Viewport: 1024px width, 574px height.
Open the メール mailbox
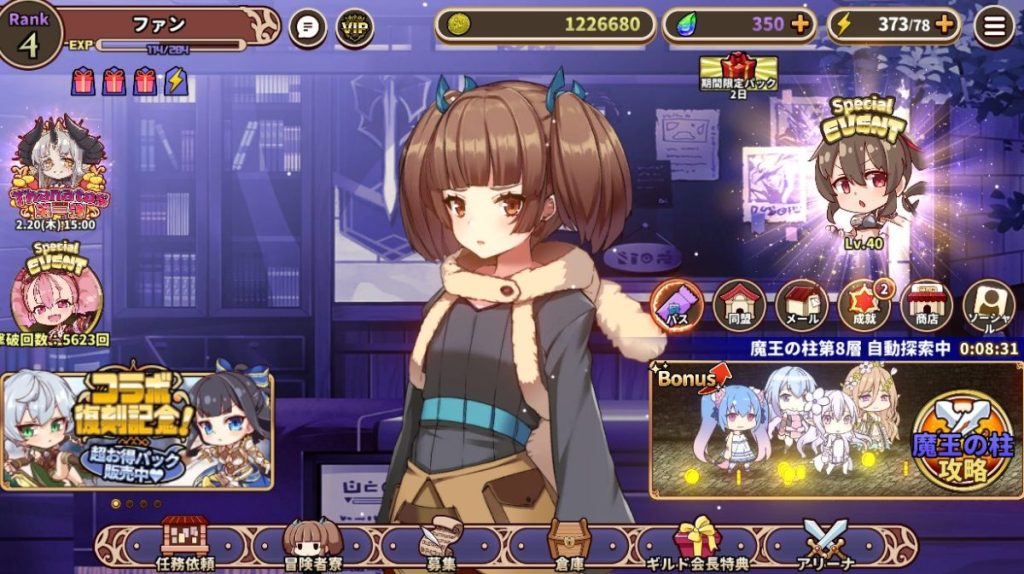tap(801, 303)
